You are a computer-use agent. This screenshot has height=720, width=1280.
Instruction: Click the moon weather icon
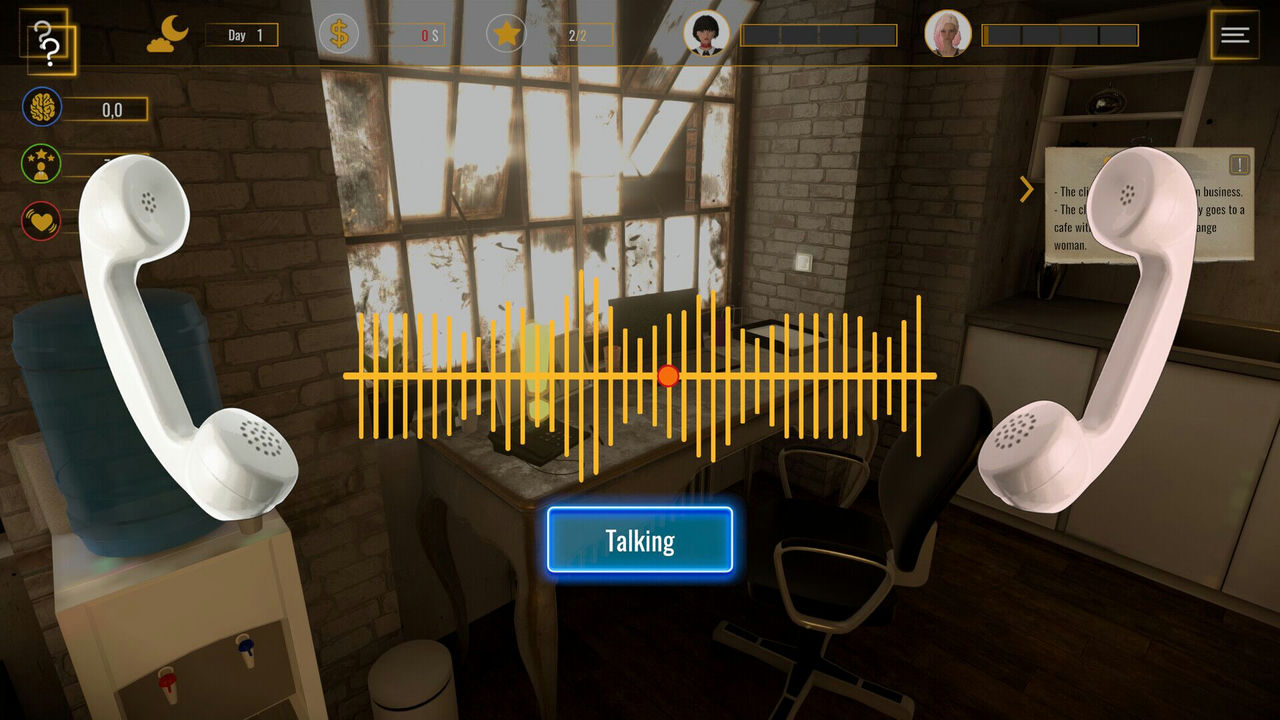tap(166, 32)
